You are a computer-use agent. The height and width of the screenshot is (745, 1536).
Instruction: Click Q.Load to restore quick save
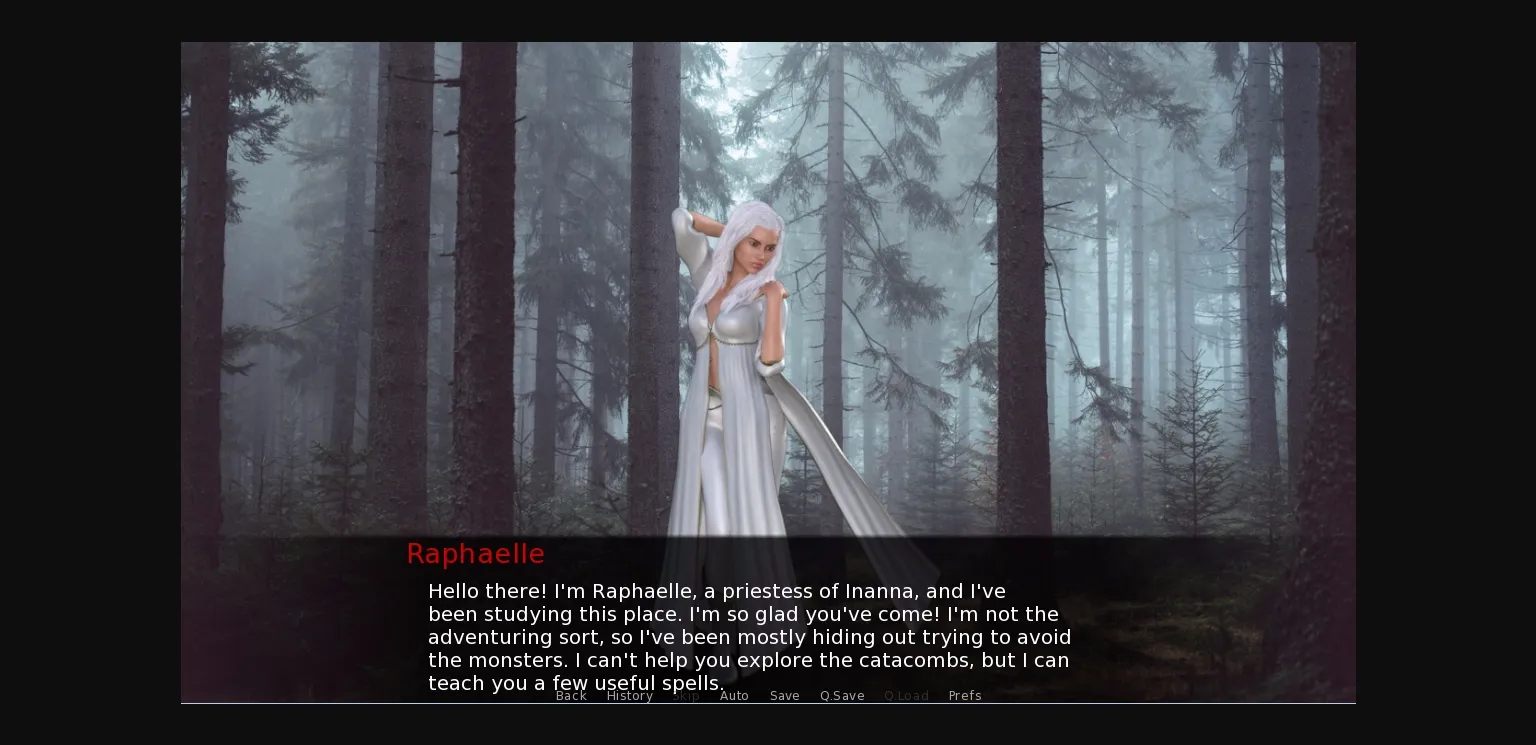(906, 696)
